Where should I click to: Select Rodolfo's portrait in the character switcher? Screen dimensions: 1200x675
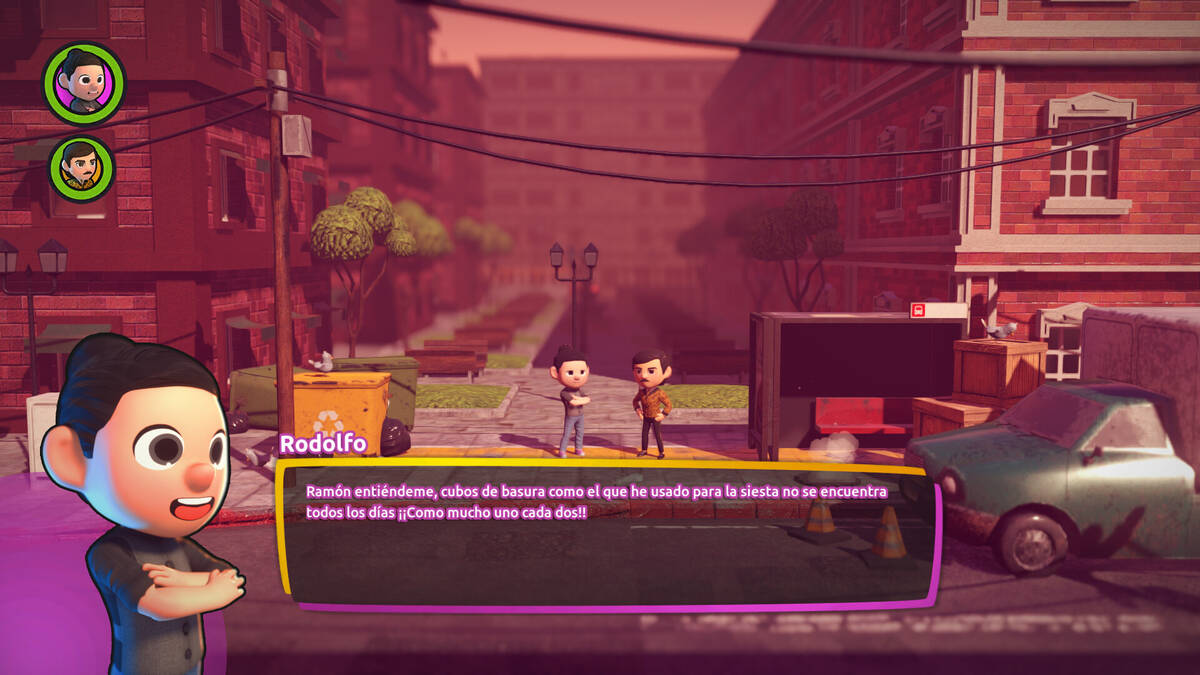(84, 82)
